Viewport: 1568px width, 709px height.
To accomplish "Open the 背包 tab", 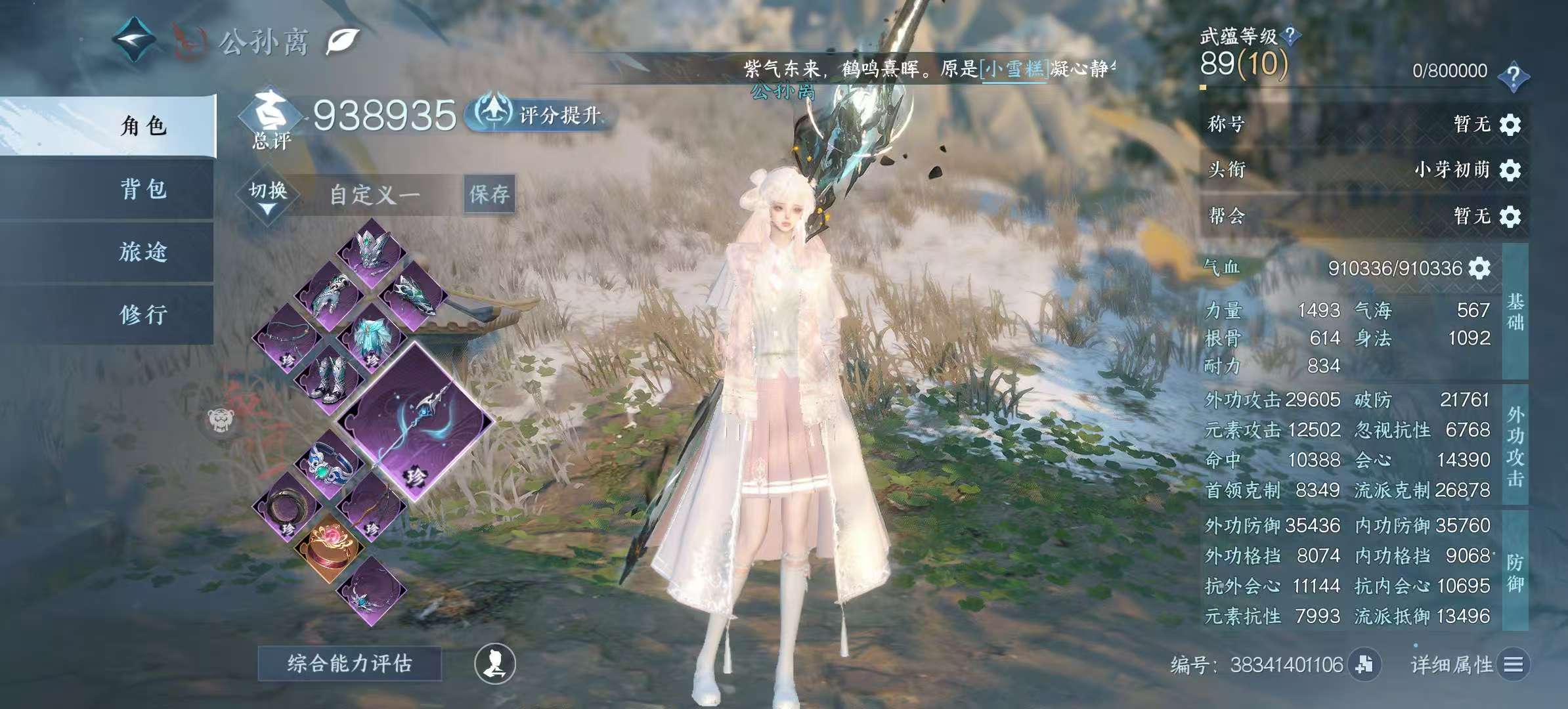I will point(143,189).
